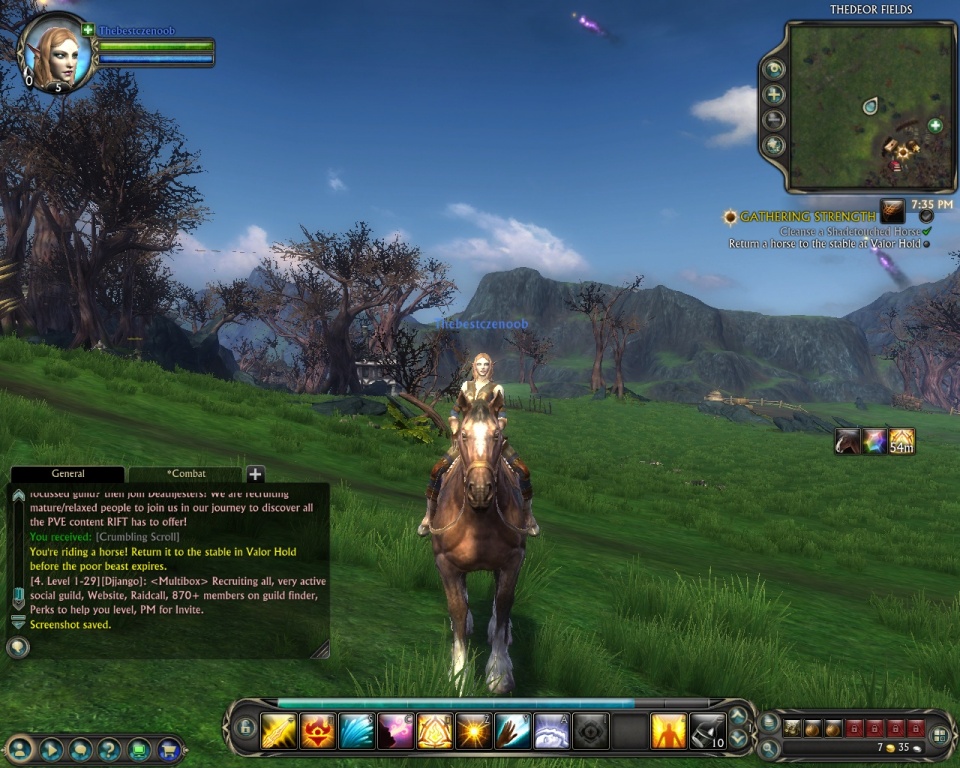Viewport: 960px width, 768px height.
Task: Activate the golden triangle rune ability
Action: (435, 730)
